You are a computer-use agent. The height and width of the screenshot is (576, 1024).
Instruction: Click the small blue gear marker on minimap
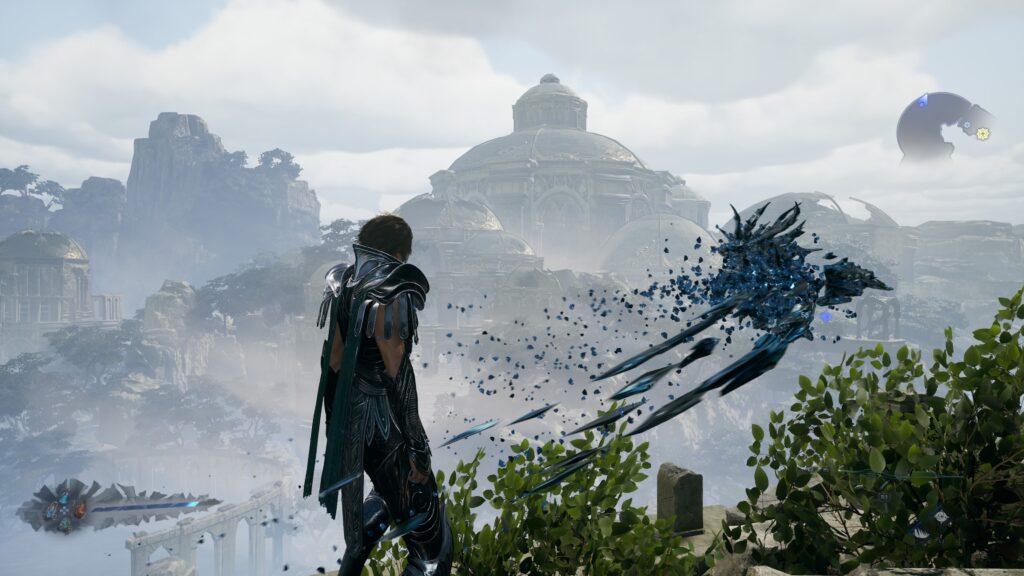966,126
